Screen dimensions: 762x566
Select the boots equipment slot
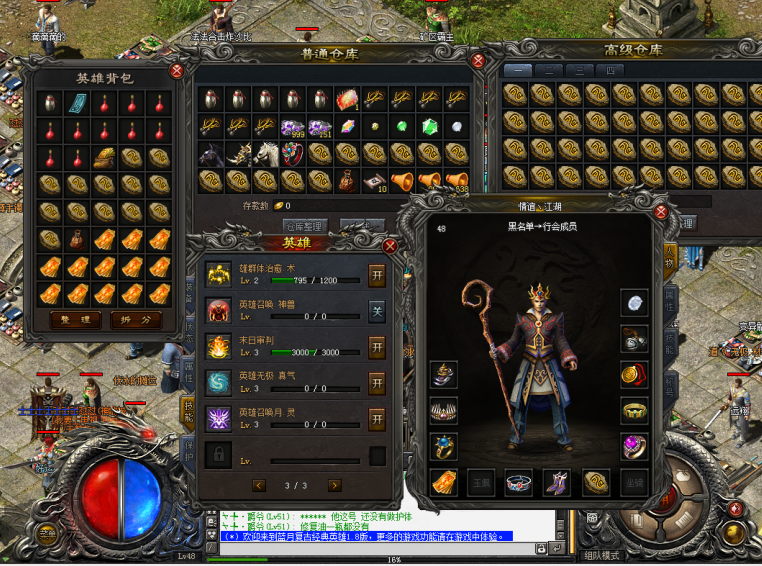tap(556, 482)
